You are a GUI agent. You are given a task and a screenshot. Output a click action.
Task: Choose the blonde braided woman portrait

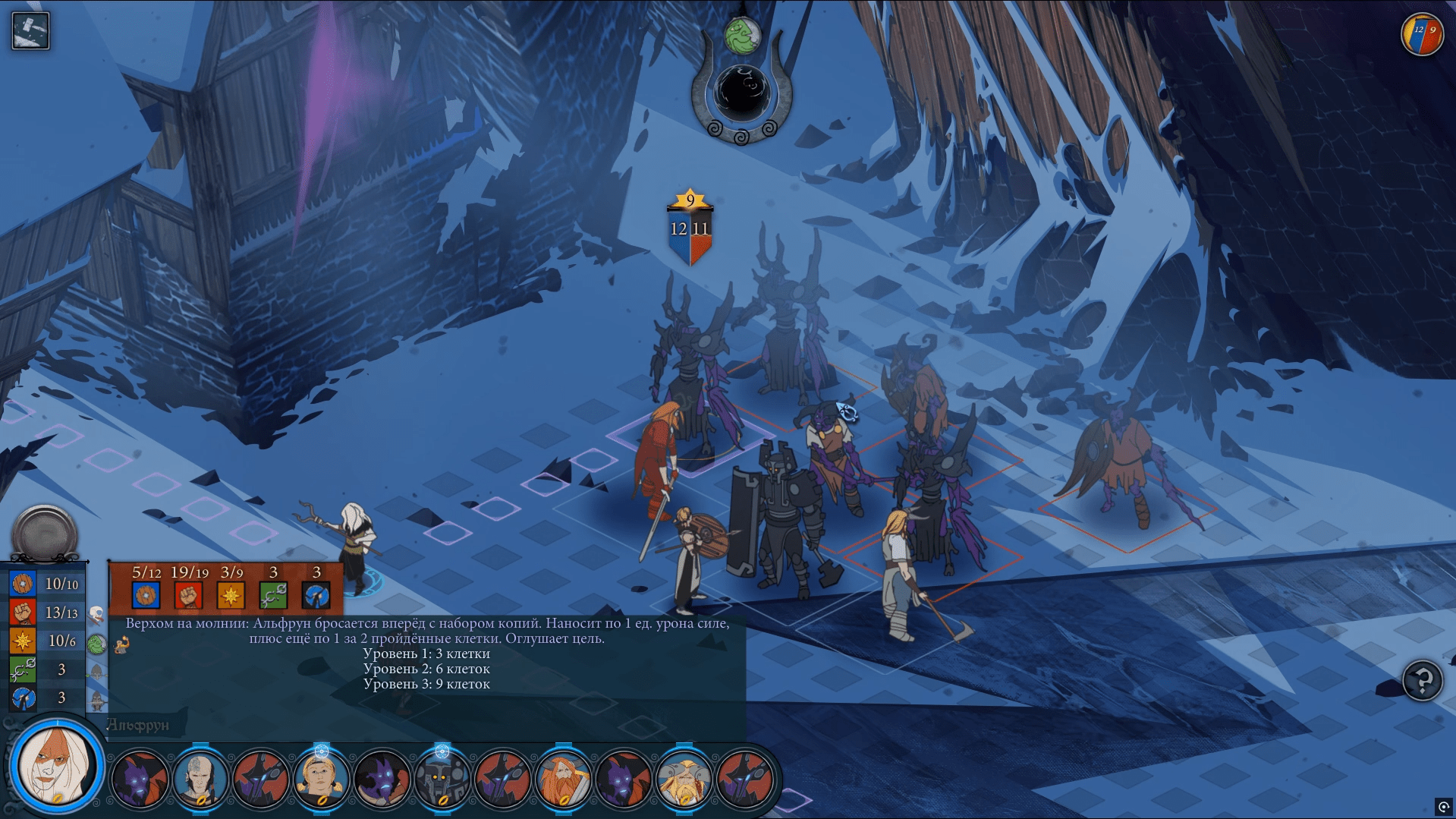point(321,778)
